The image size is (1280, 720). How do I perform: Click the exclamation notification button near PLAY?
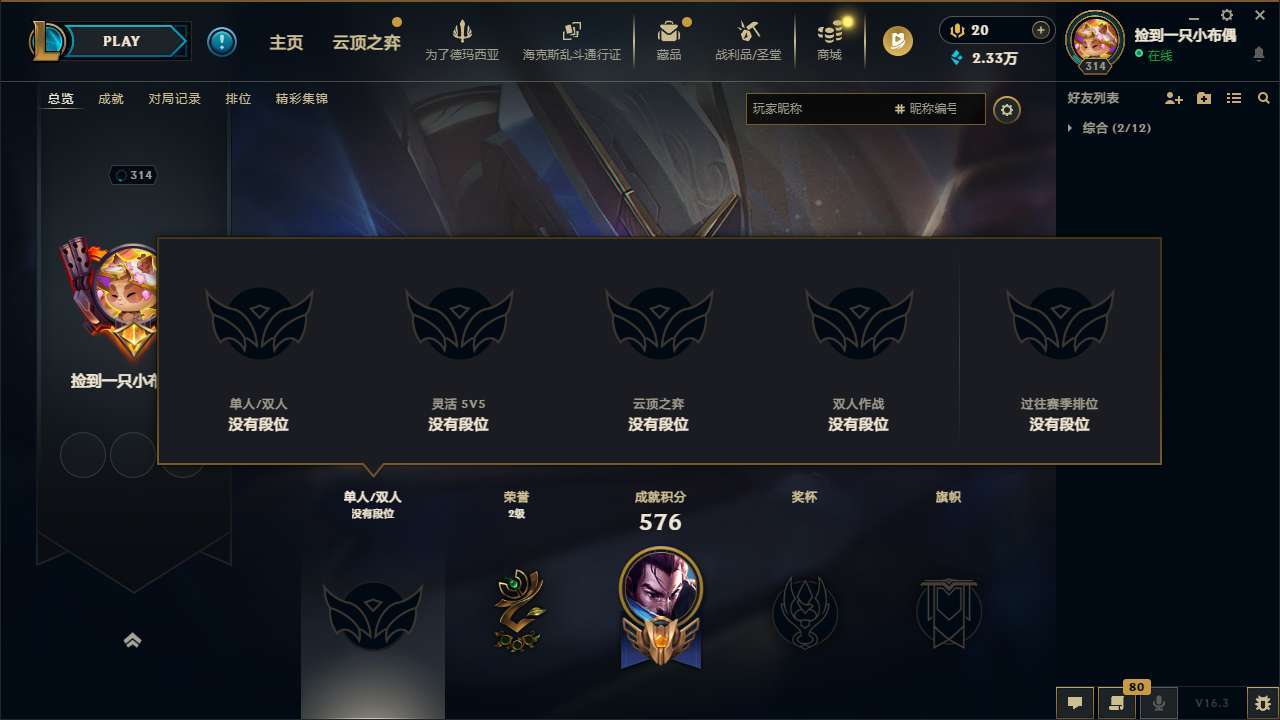222,41
